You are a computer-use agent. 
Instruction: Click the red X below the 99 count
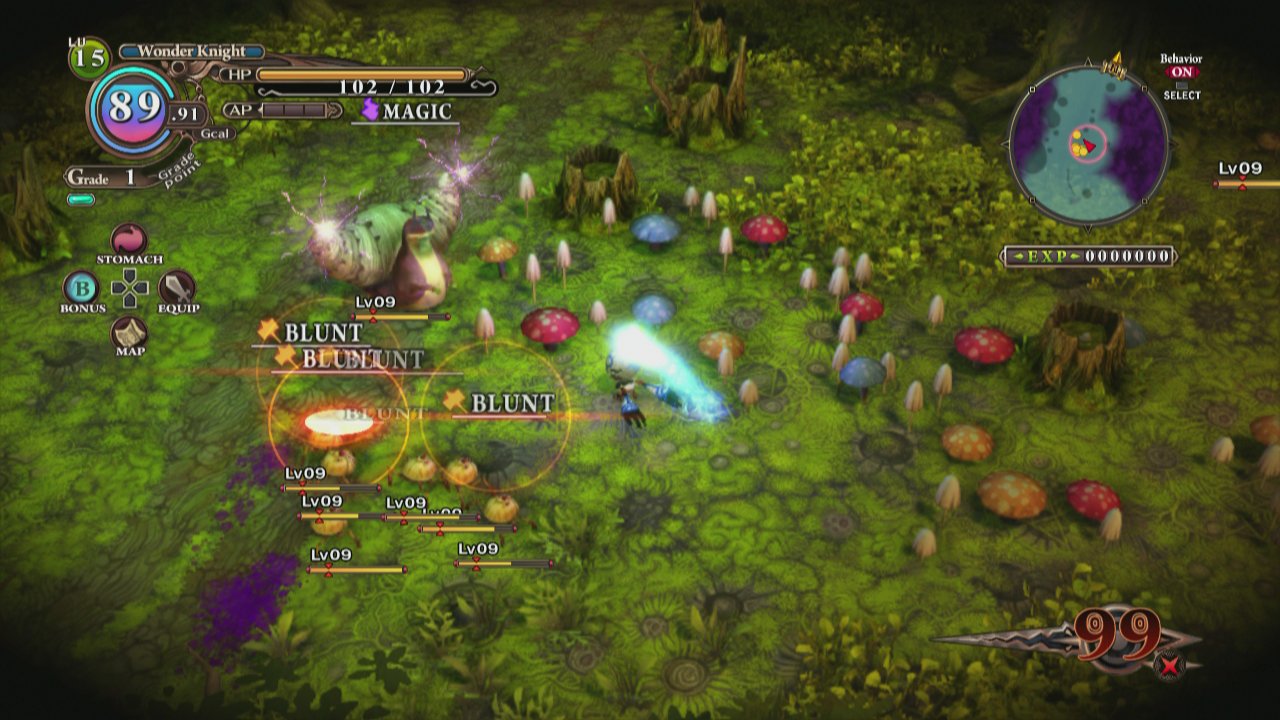[1170, 663]
